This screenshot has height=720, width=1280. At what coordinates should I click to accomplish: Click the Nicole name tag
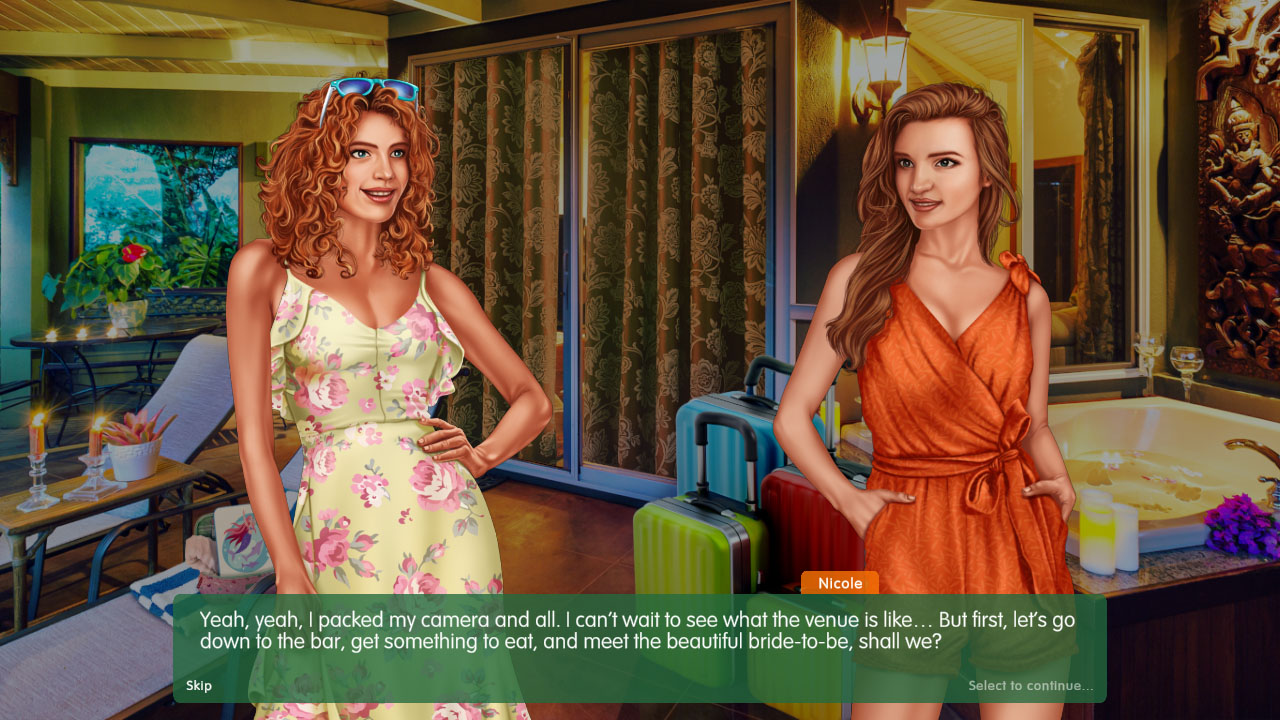pos(839,583)
